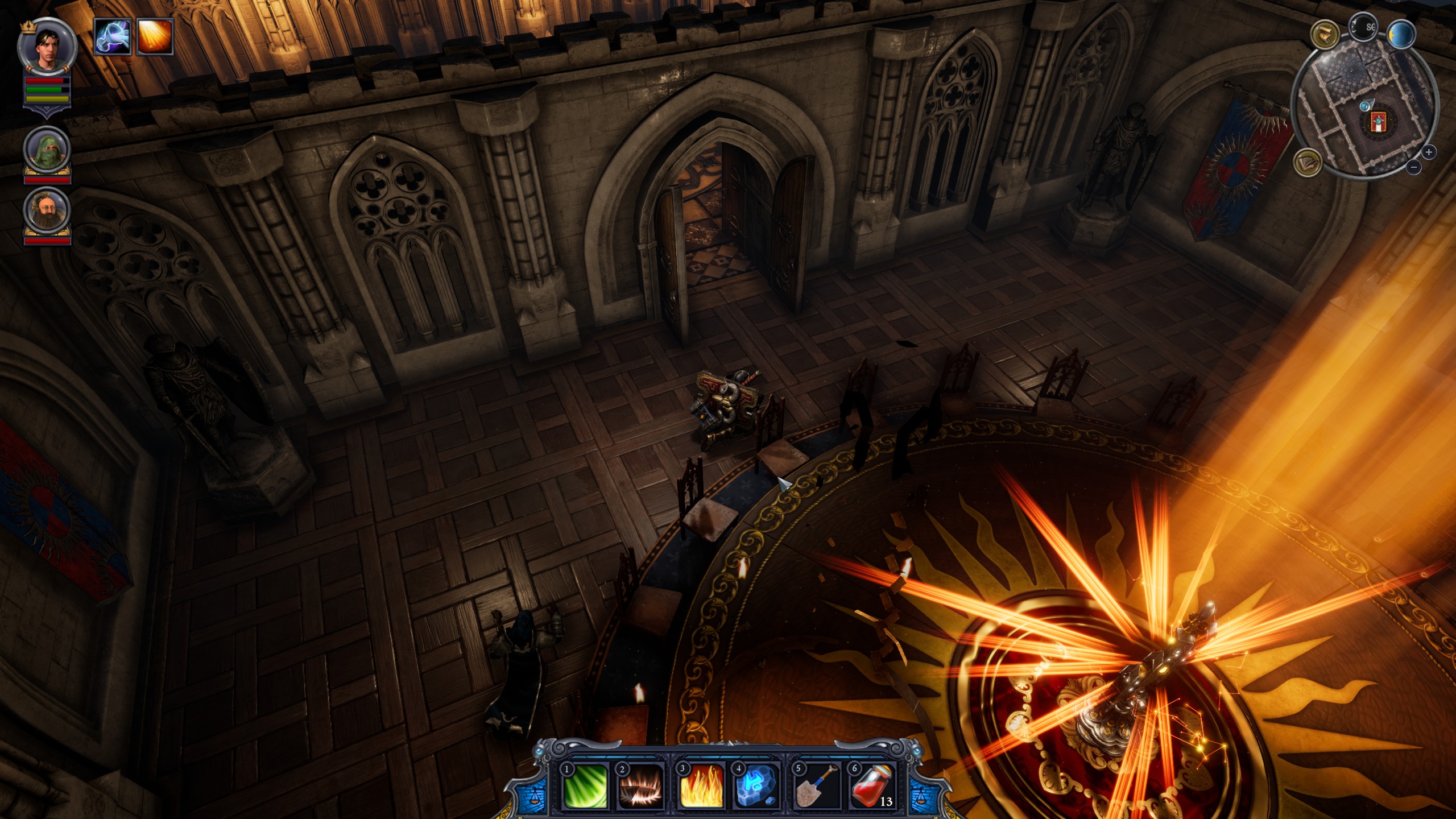Click the day-night sun orb indicator
The image size is (1456, 819).
click(x=1401, y=35)
